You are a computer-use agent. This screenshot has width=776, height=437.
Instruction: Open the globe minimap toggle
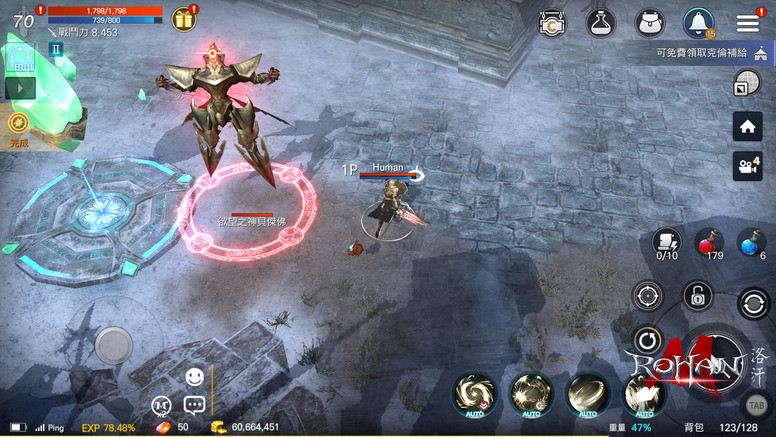(746, 85)
